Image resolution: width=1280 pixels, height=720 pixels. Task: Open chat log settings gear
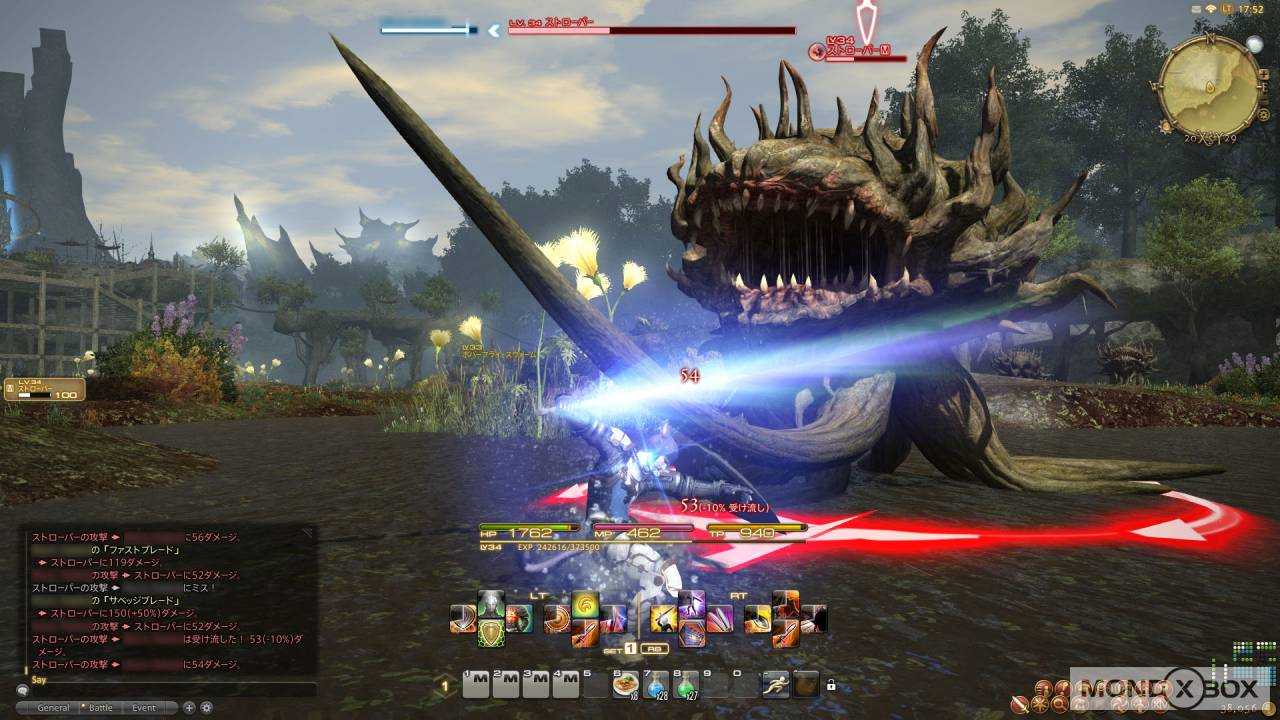click(x=206, y=708)
